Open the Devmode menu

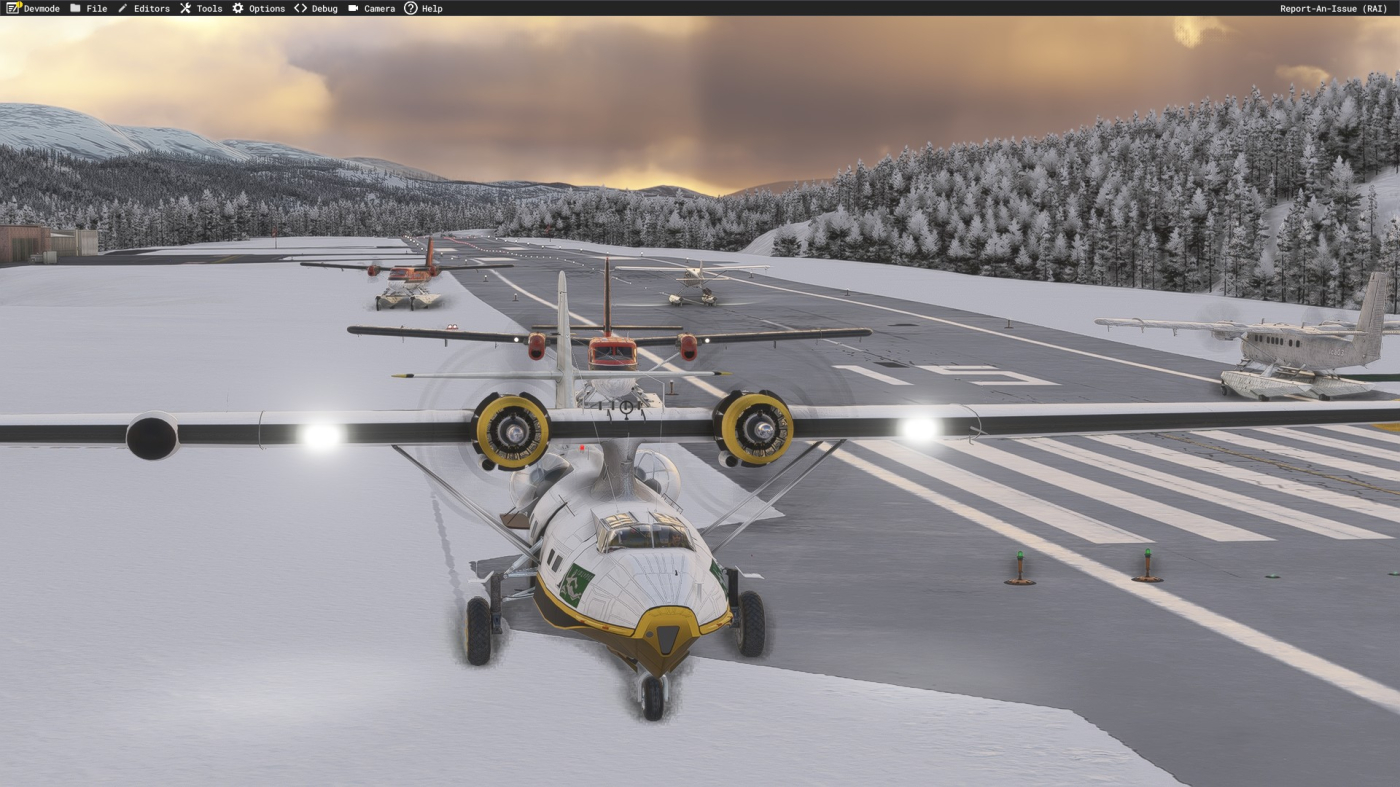[33, 8]
